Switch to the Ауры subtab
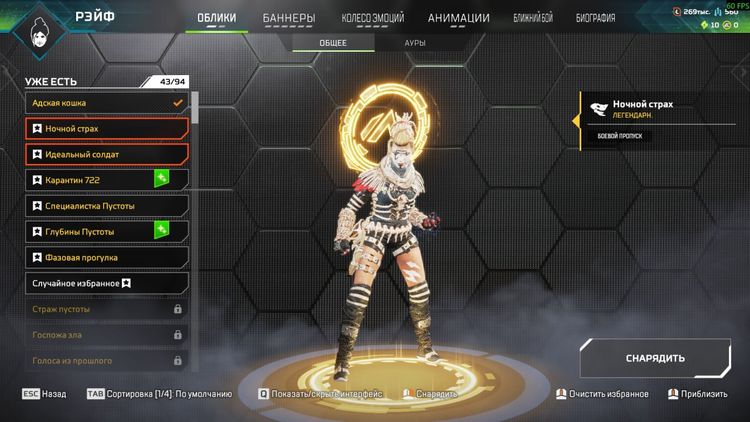This screenshot has width=750, height=422. coord(414,44)
